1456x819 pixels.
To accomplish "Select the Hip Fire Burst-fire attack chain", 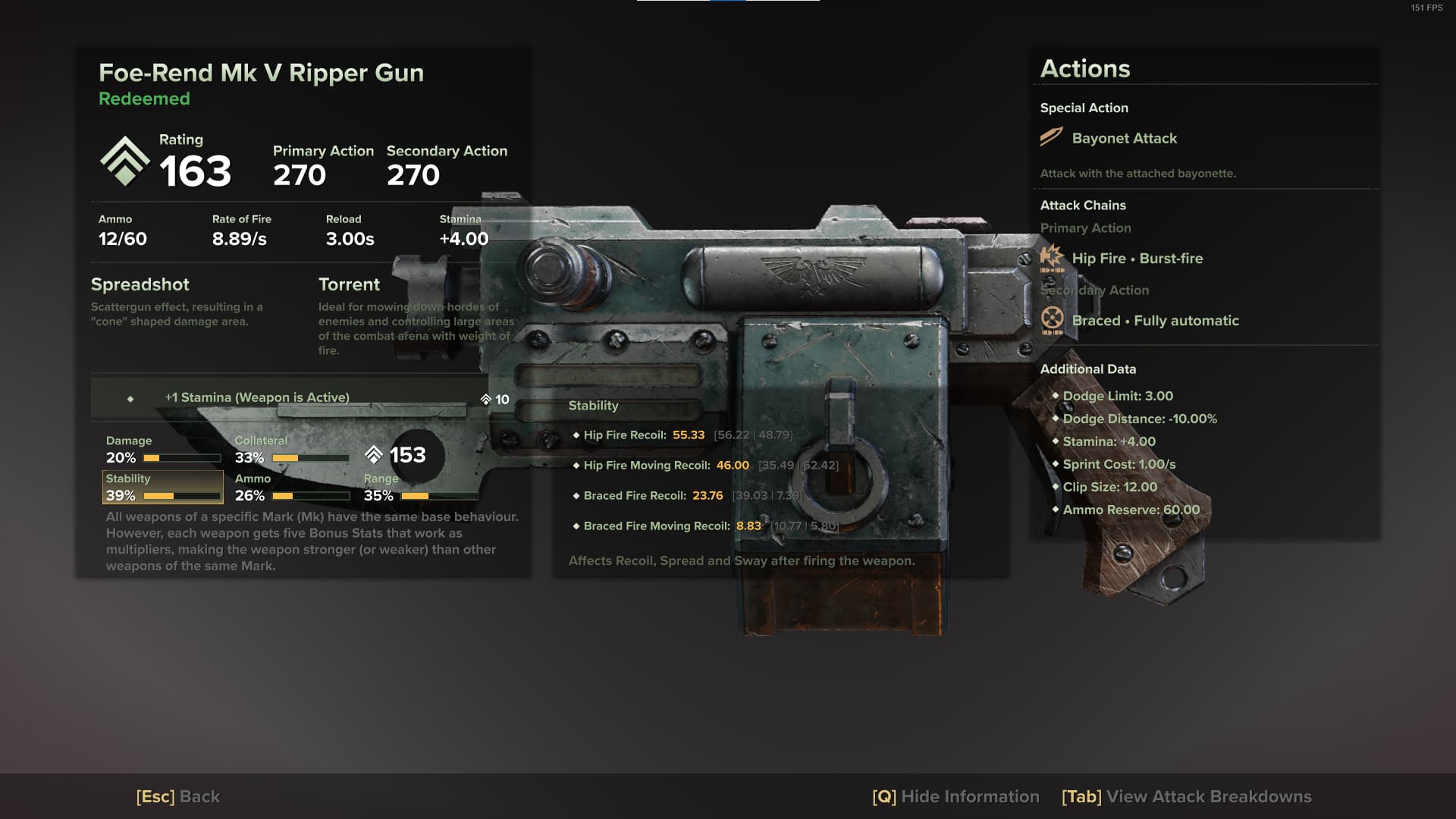I will (x=1137, y=259).
